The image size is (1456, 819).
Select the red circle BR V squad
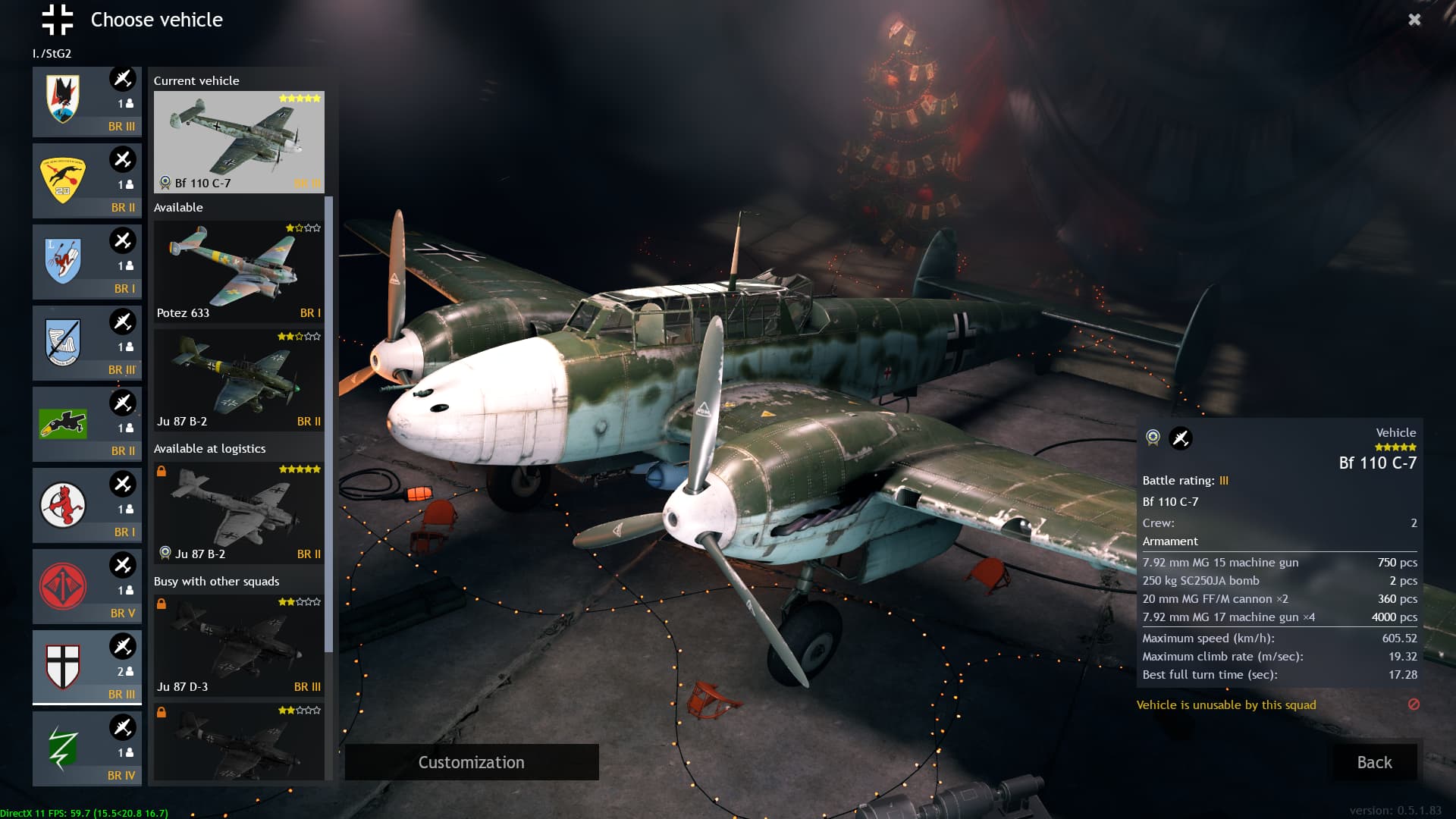pos(86,587)
